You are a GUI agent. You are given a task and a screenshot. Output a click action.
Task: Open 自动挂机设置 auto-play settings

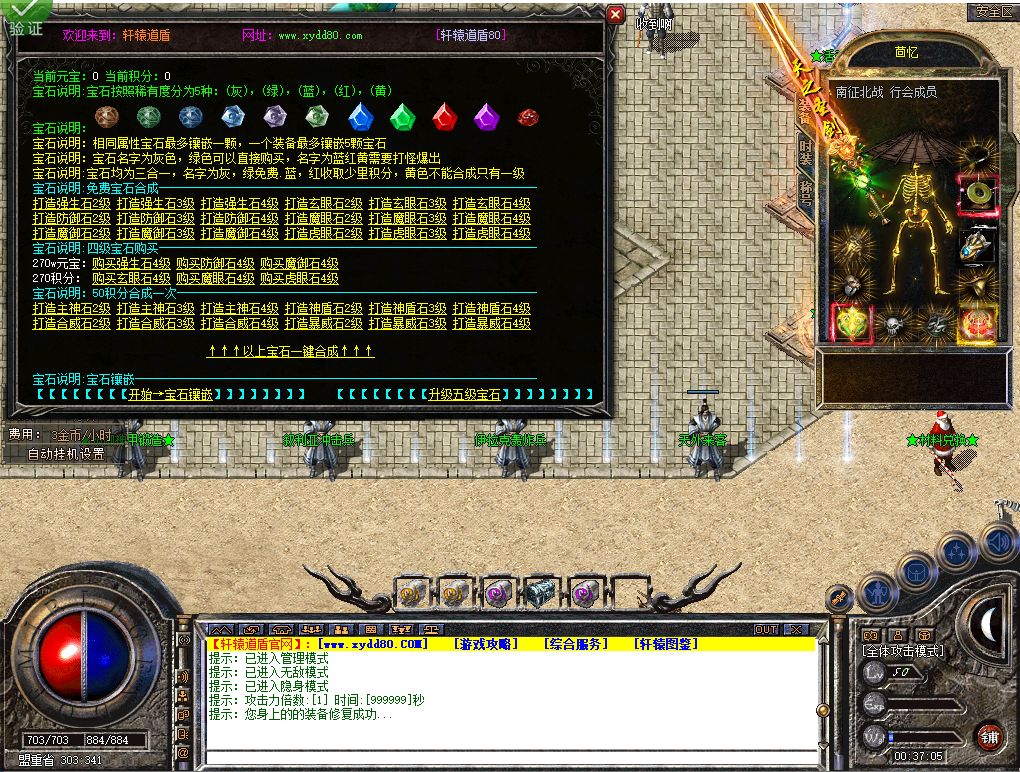tap(66, 453)
